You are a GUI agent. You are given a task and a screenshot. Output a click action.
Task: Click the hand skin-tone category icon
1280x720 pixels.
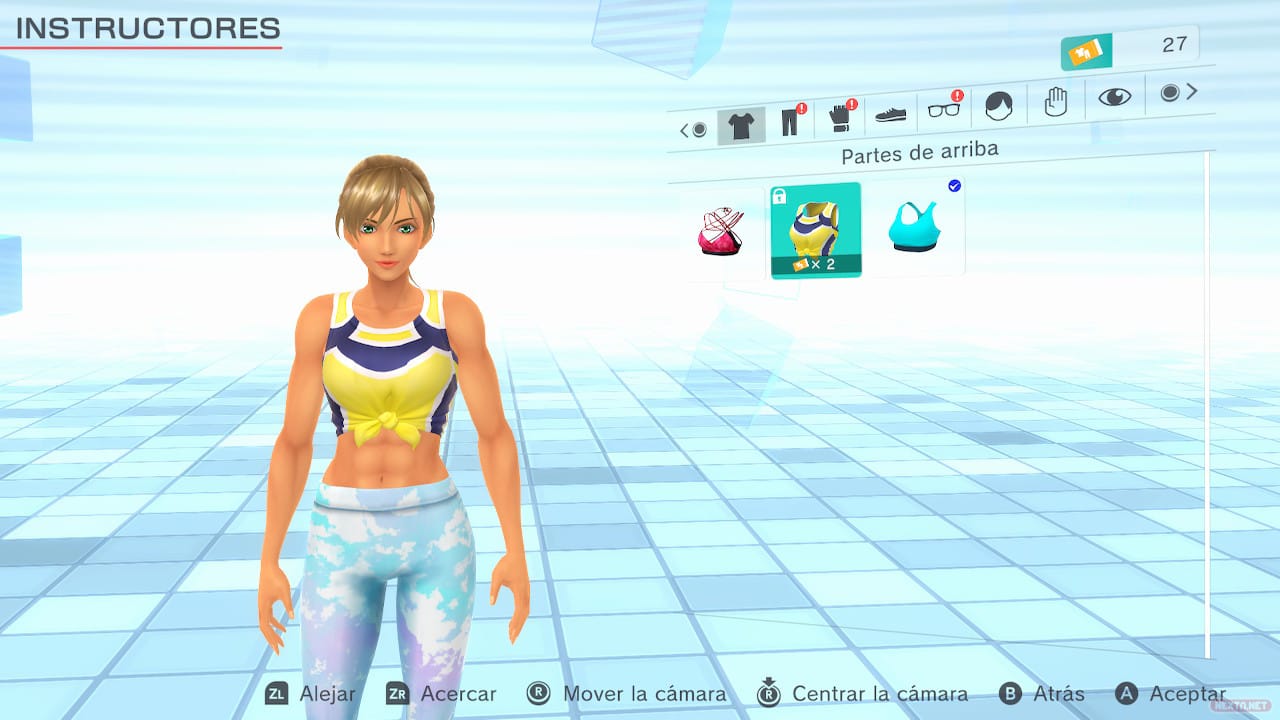(1055, 100)
